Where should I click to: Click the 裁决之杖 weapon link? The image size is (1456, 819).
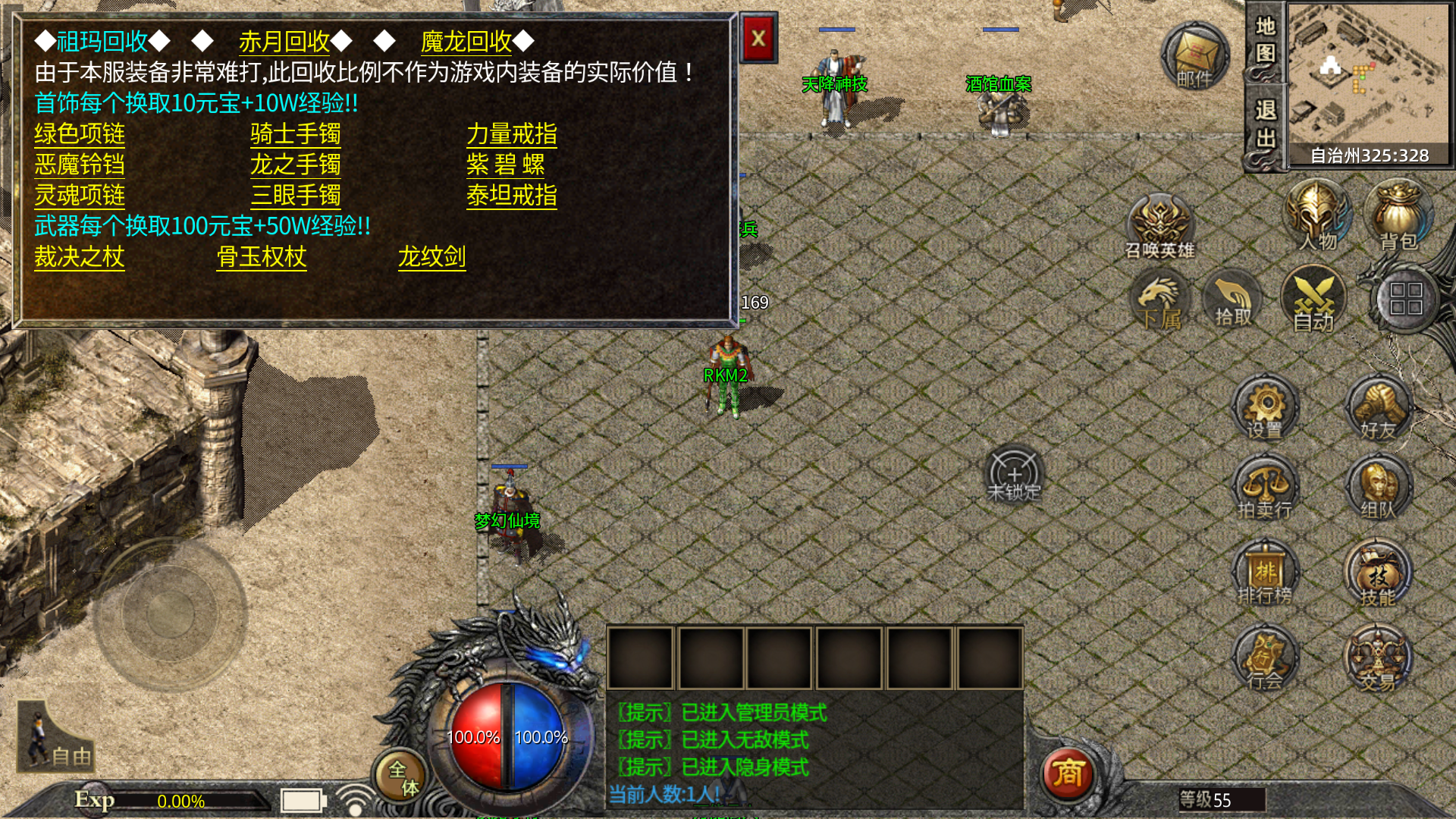click(x=78, y=258)
